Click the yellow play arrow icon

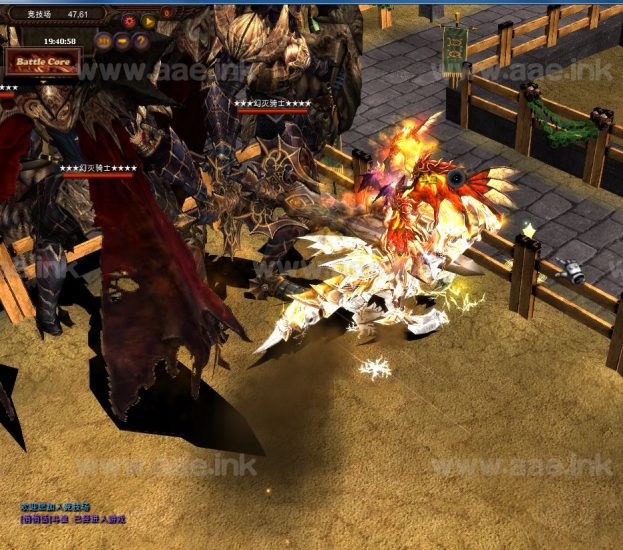tap(148, 20)
